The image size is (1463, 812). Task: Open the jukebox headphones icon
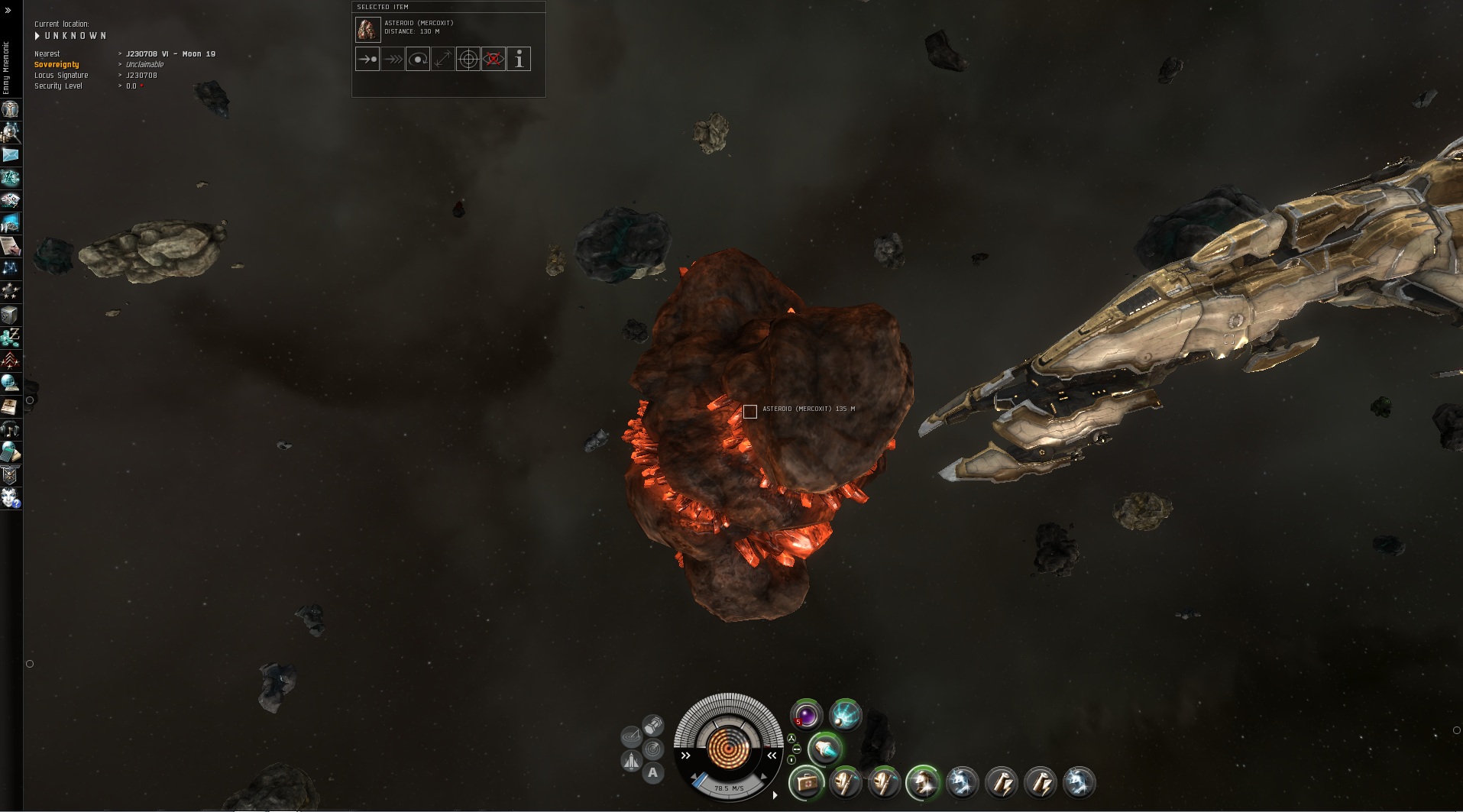click(x=11, y=429)
